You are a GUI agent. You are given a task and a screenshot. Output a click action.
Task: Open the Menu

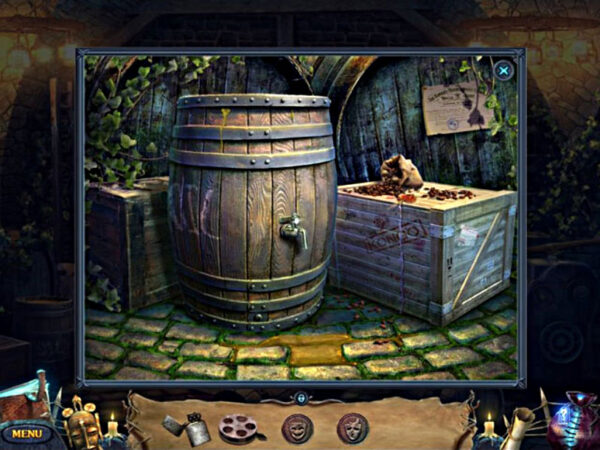(x=27, y=433)
